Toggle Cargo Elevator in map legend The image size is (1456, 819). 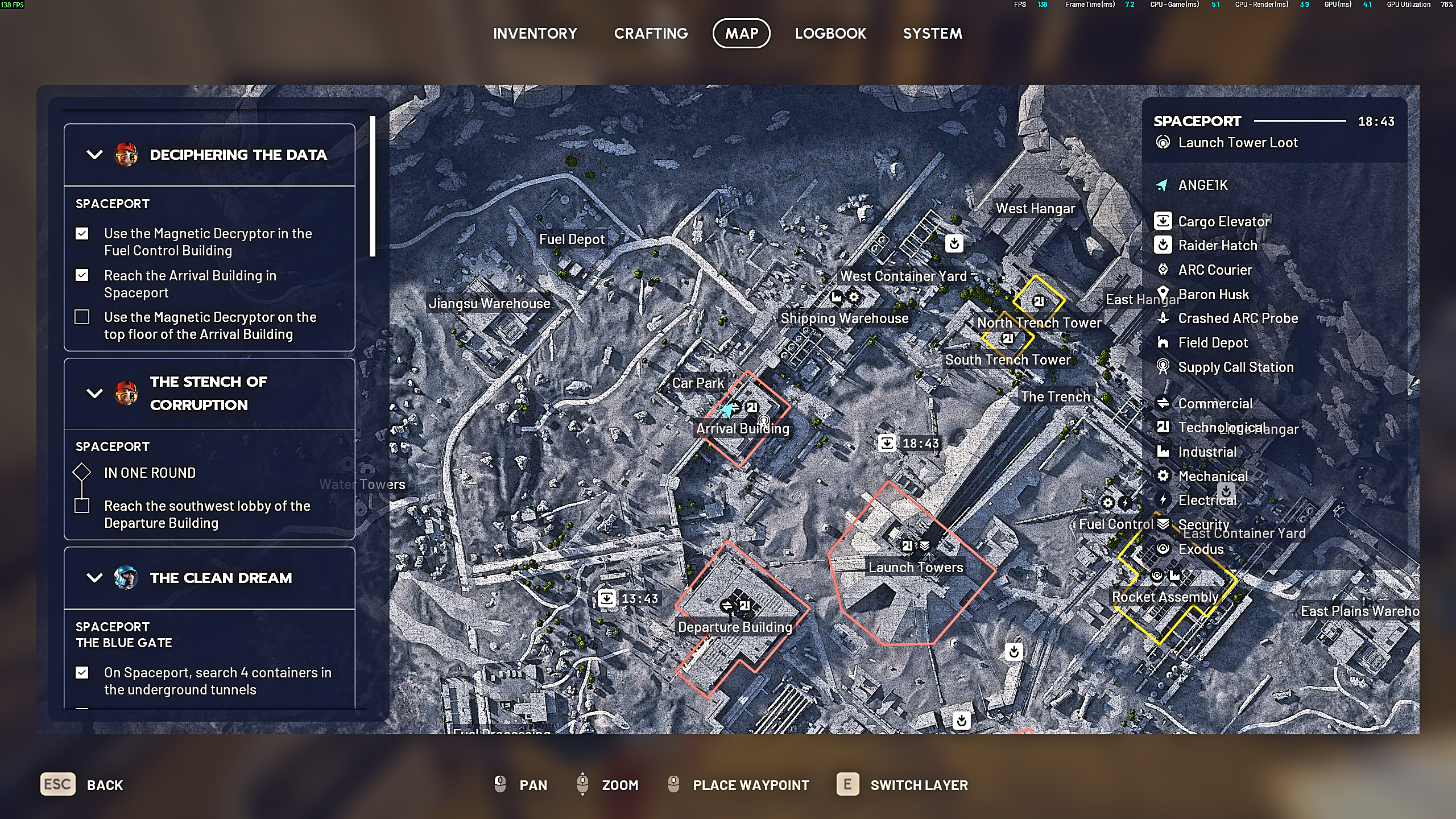(1223, 221)
